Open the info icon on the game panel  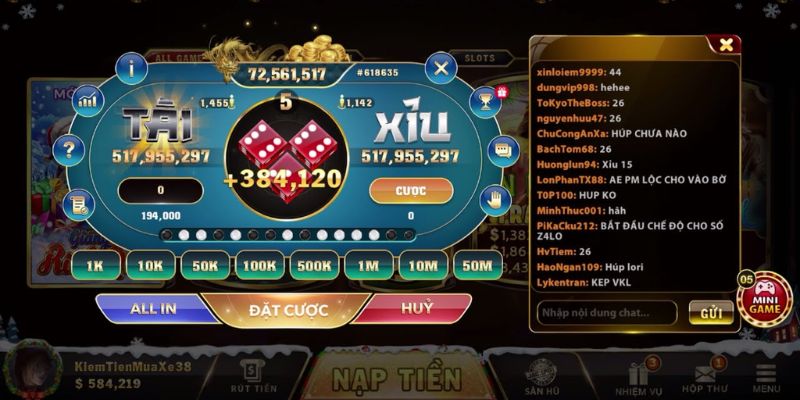[132, 67]
